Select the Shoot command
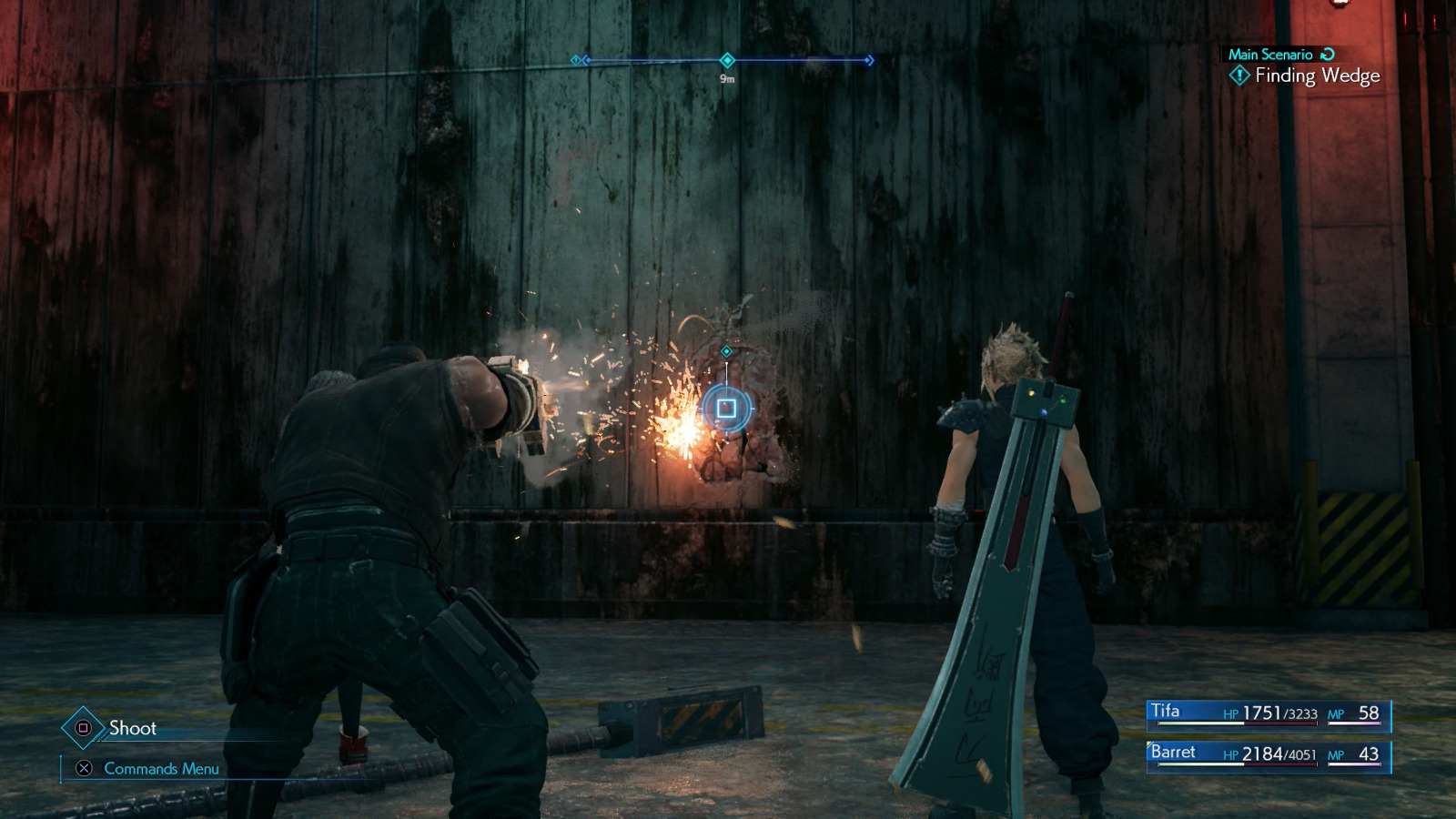This screenshot has height=819, width=1456. click(x=132, y=727)
